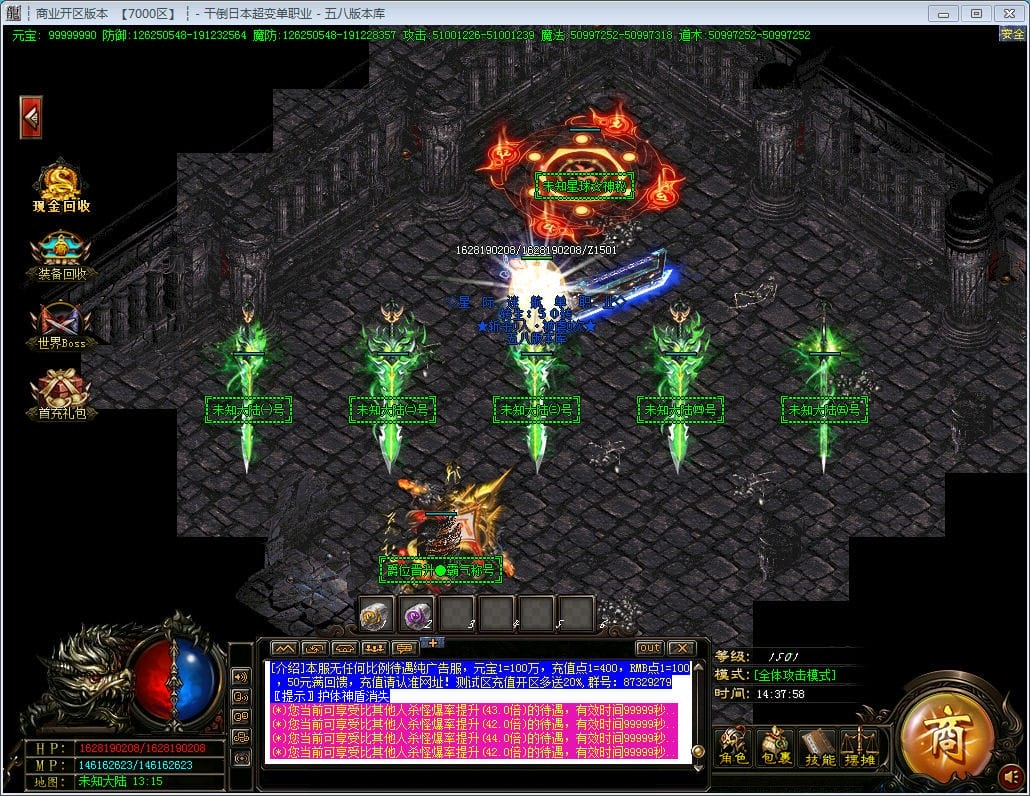
Task: Open the 安全 button in the top-right corner
Action: point(1012,34)
